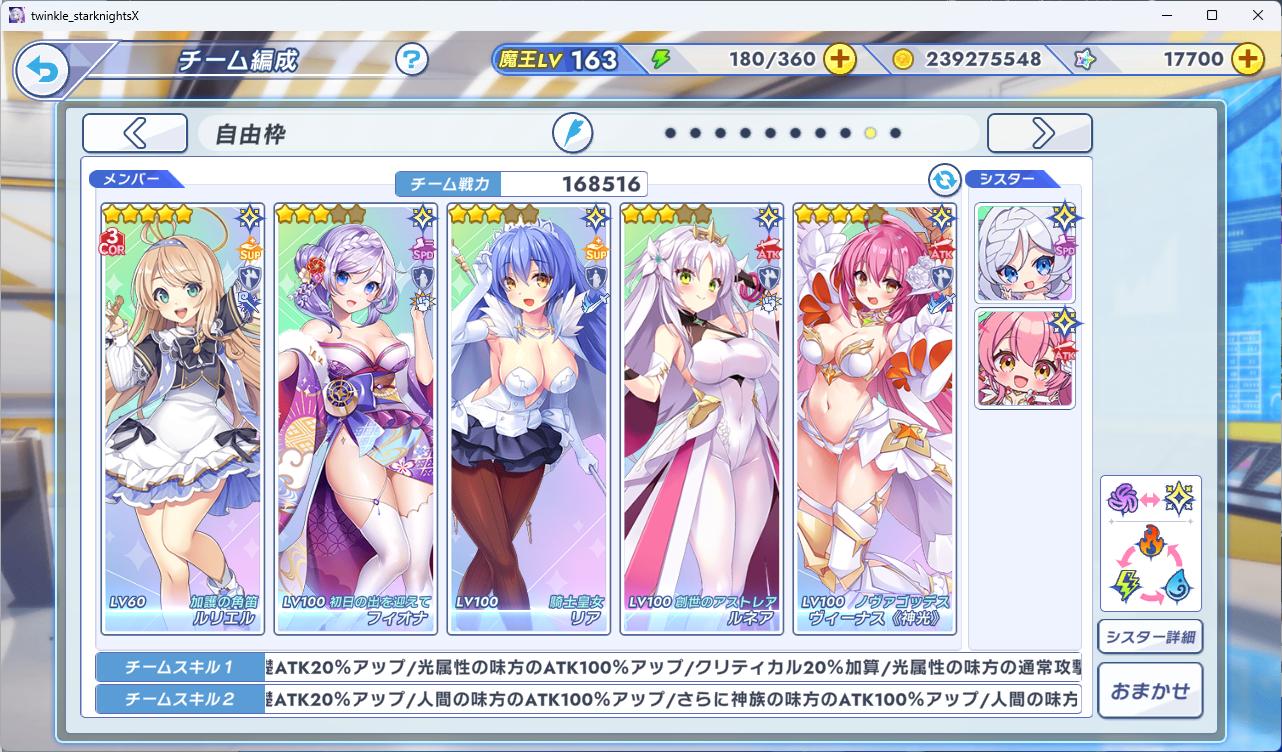Choose the ヴィーナス《神光》 member card
Screen dimensions: 1282x752
pyautogui.click(x=875, y=418)
